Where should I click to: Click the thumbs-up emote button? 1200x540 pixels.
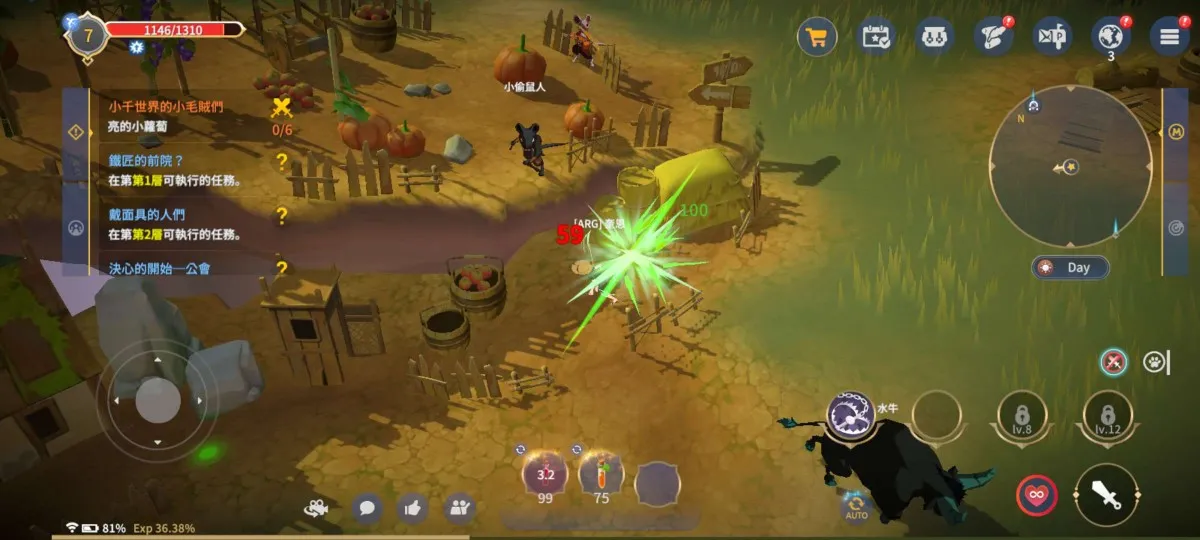coord(413,508)
